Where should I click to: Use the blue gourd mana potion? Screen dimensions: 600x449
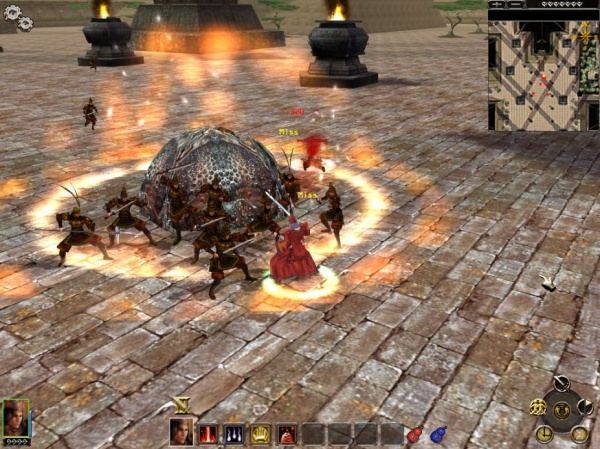[x=438, y=434]
